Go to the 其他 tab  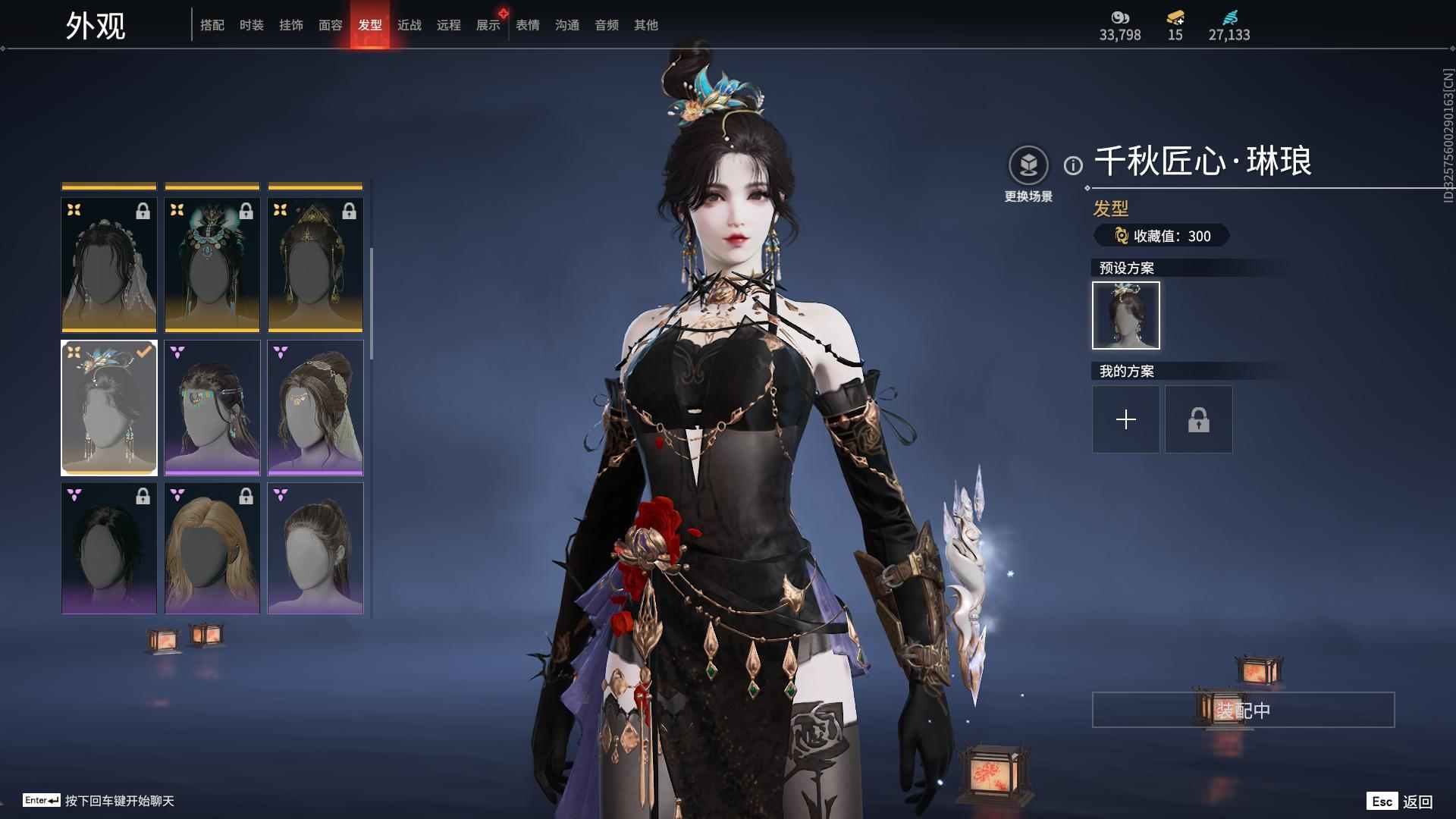pos(646,25)
